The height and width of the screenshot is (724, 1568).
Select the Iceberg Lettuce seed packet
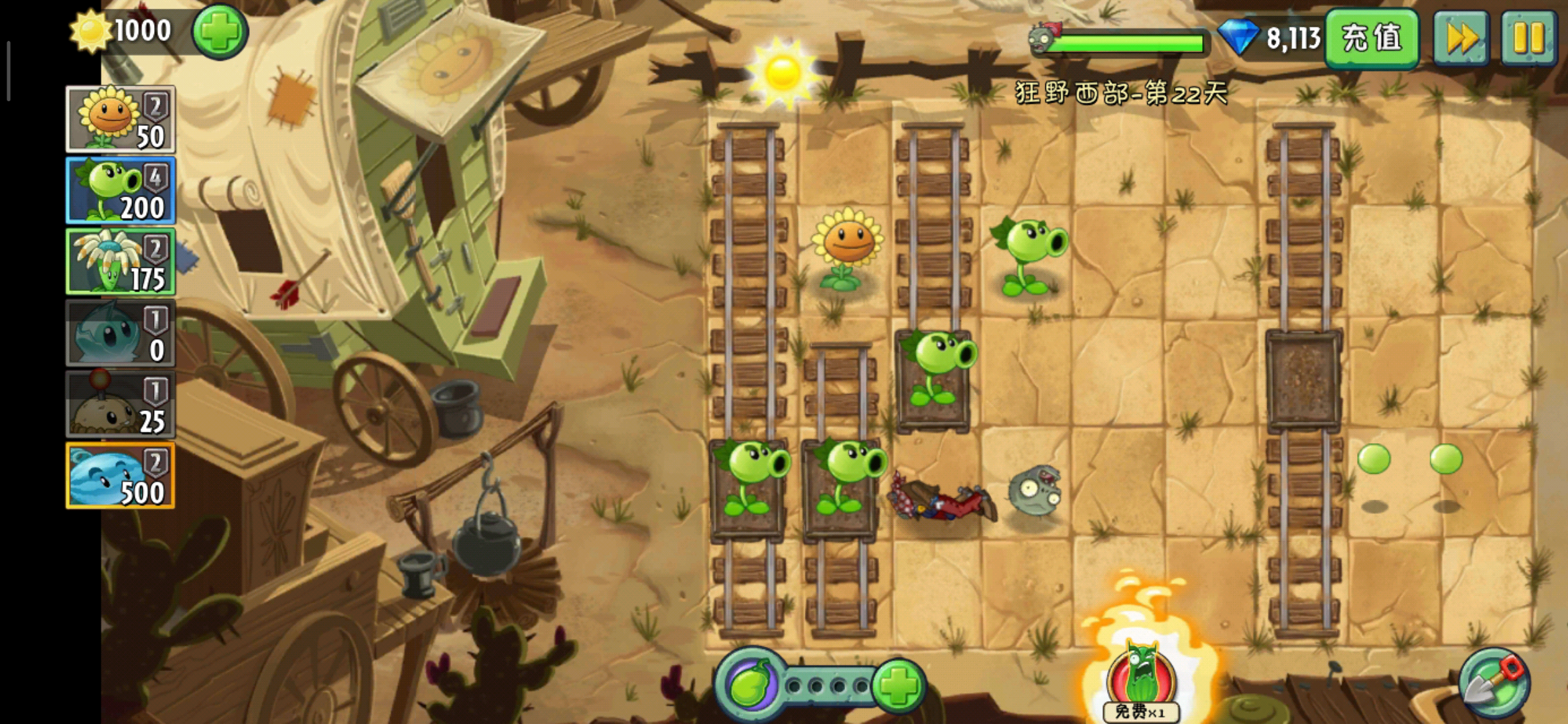121,333
